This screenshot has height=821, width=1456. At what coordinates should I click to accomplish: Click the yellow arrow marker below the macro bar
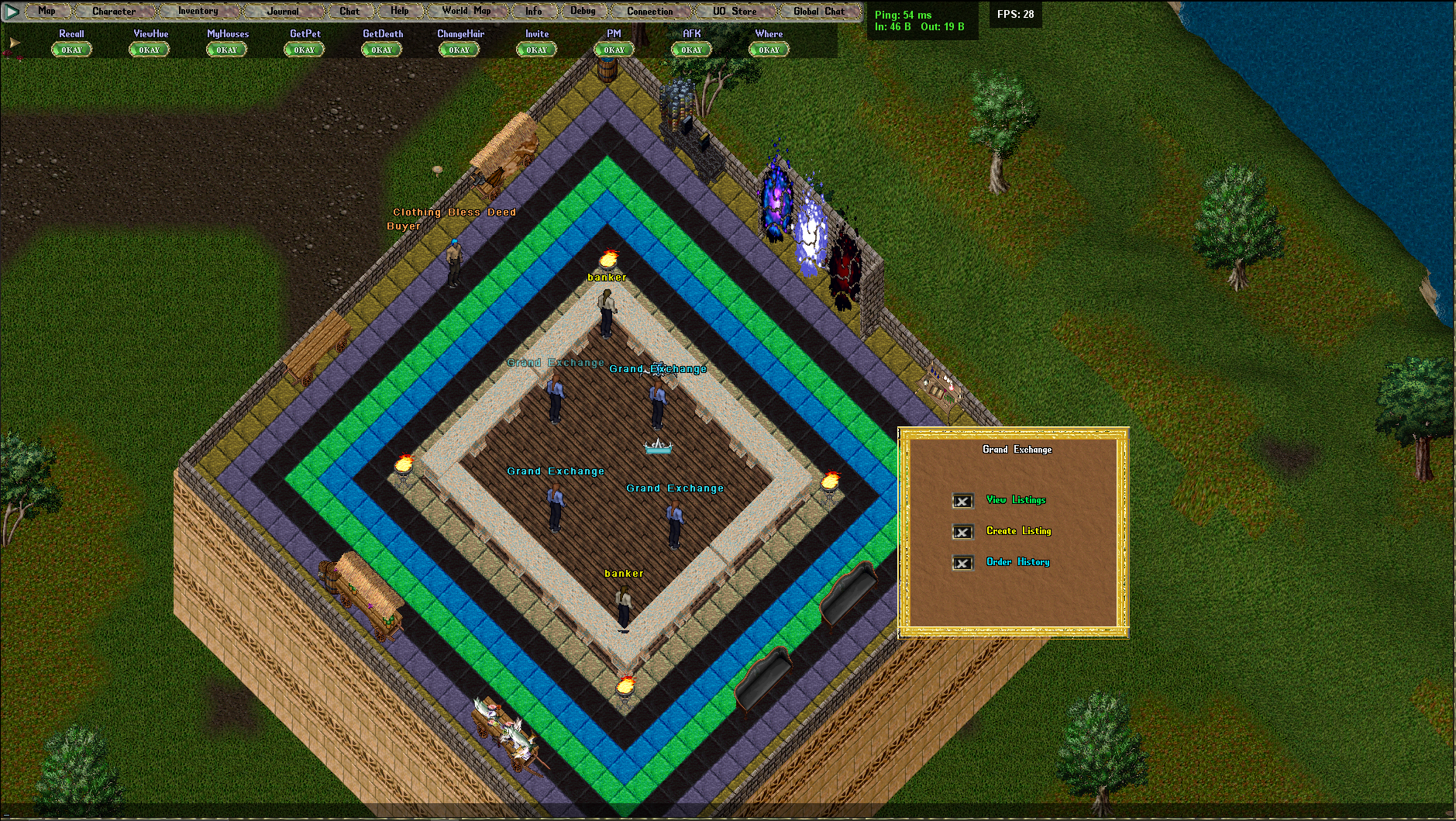tap(12, 41)
